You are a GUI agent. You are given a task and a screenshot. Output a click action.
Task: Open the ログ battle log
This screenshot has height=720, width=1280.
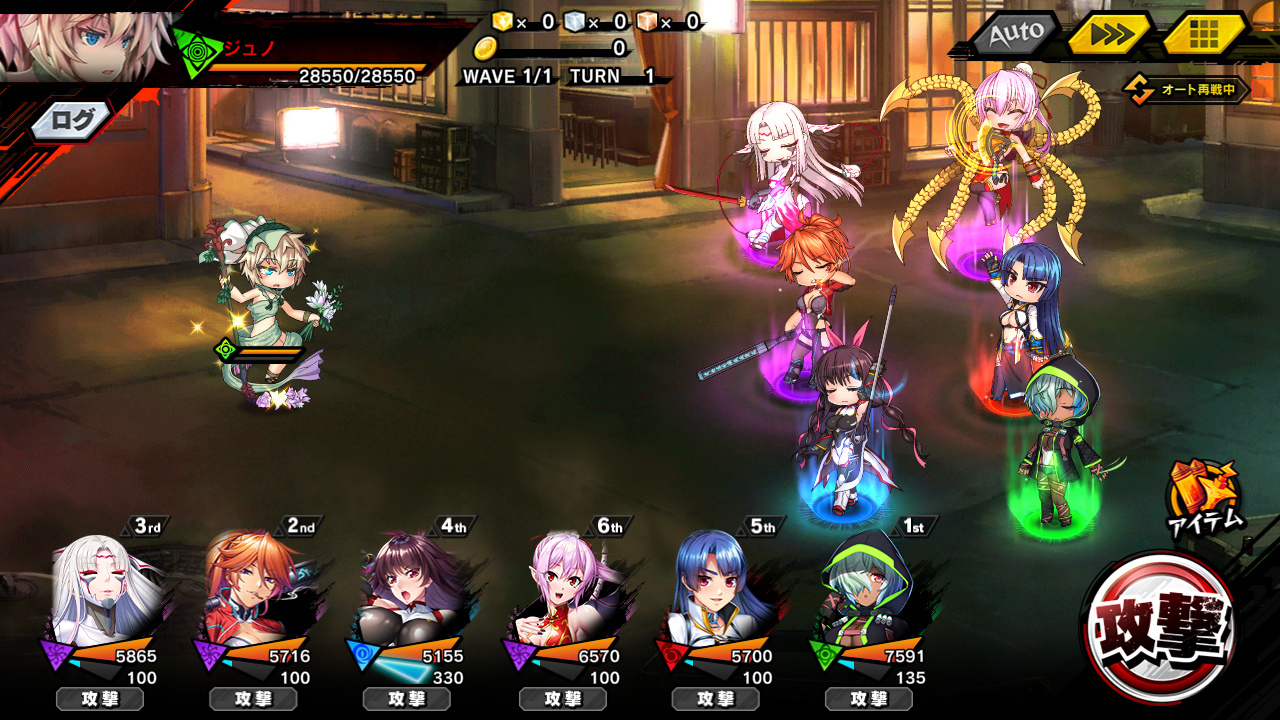72,122
